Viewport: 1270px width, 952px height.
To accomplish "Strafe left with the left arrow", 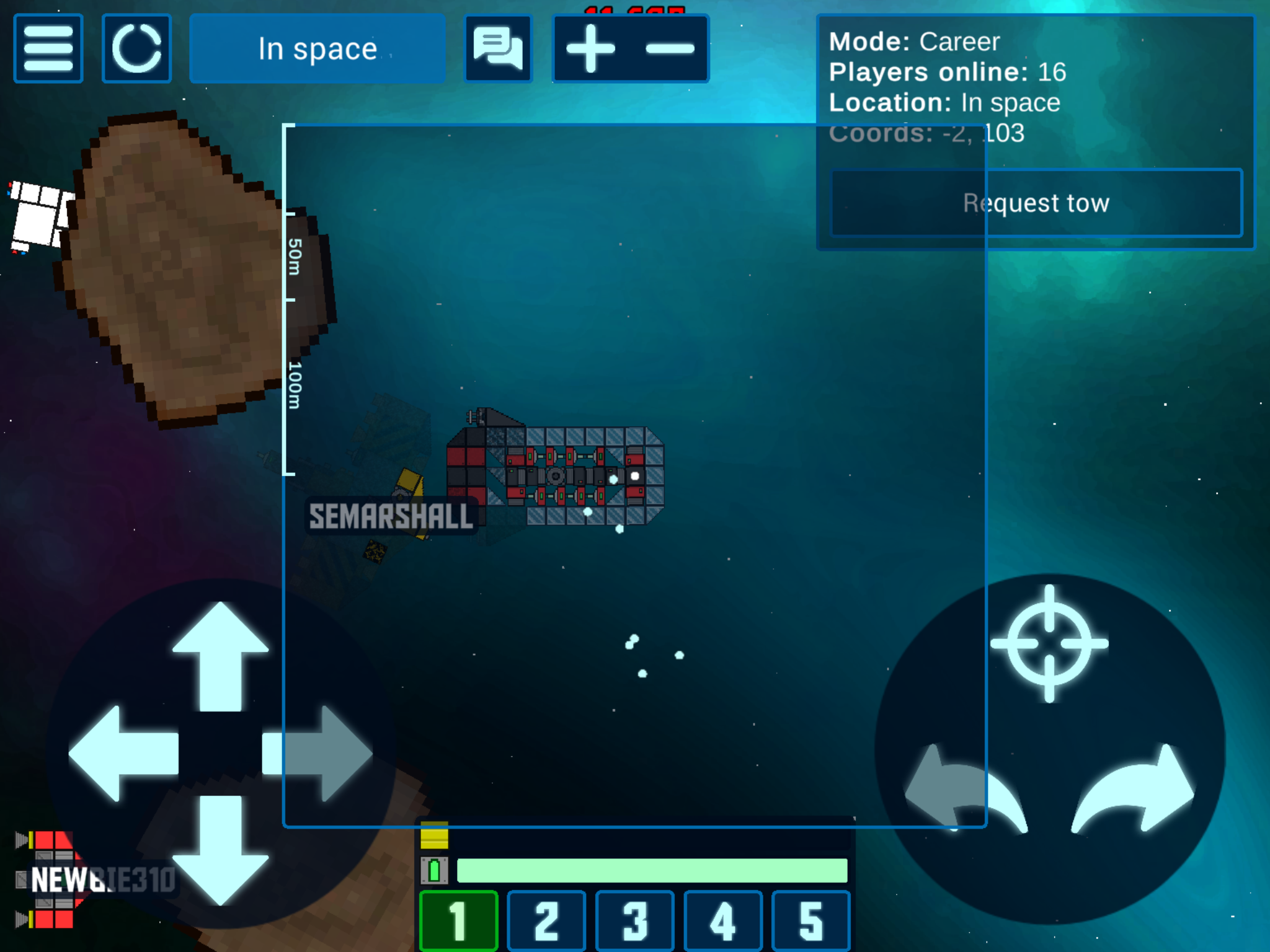I will 124,753.
